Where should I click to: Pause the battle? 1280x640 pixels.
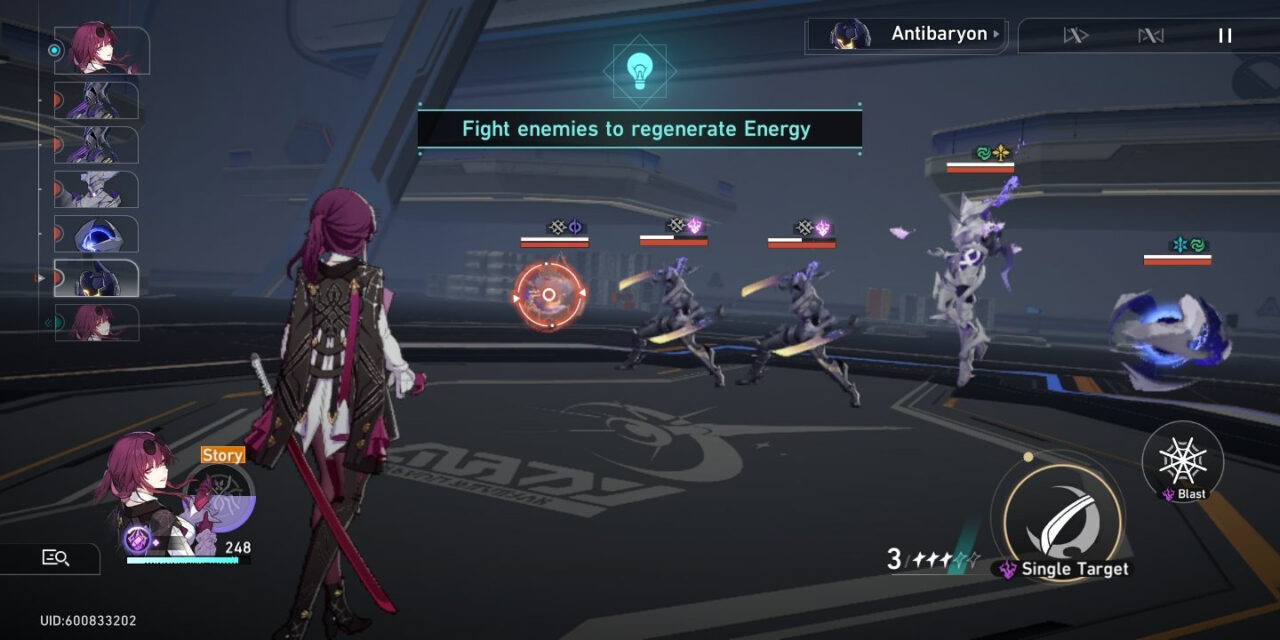pos(1225,36)
